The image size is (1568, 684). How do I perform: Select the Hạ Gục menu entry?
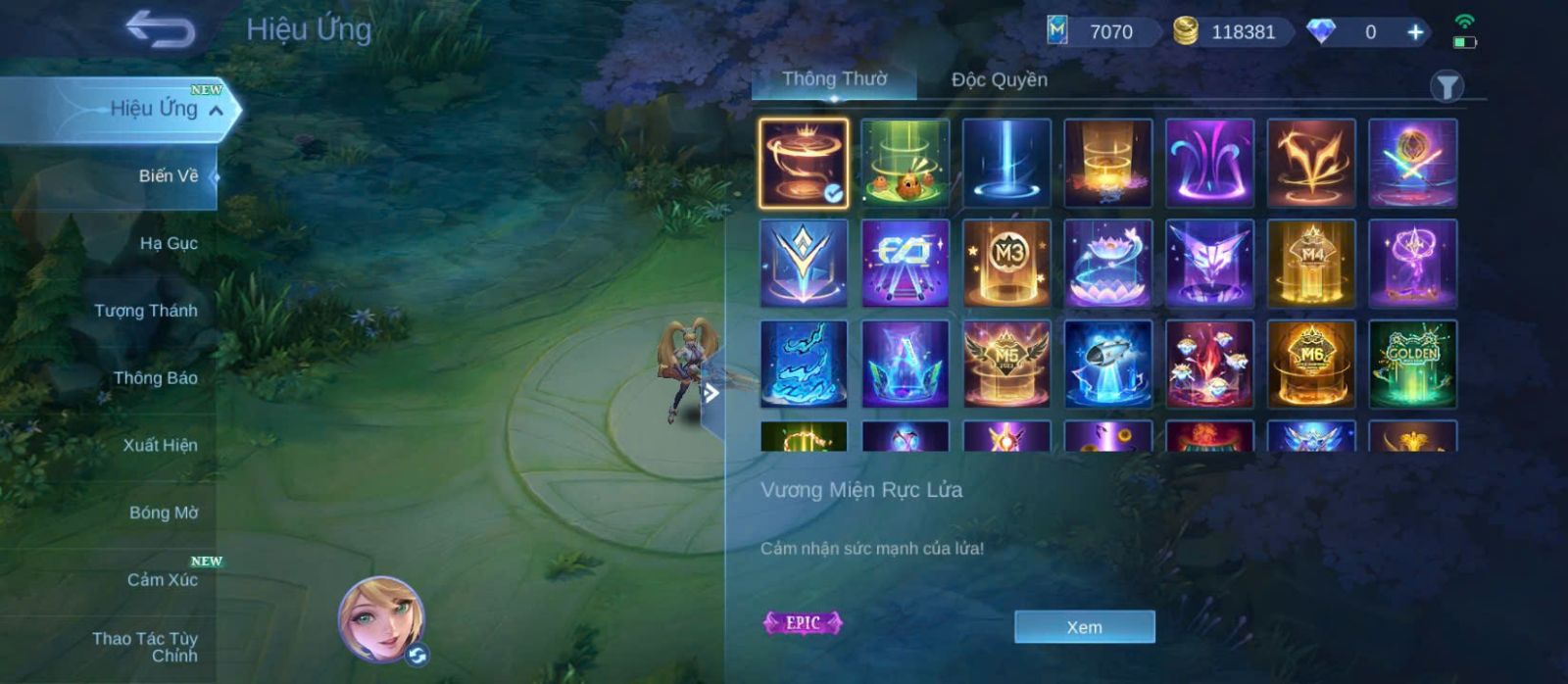coord(168,243)
